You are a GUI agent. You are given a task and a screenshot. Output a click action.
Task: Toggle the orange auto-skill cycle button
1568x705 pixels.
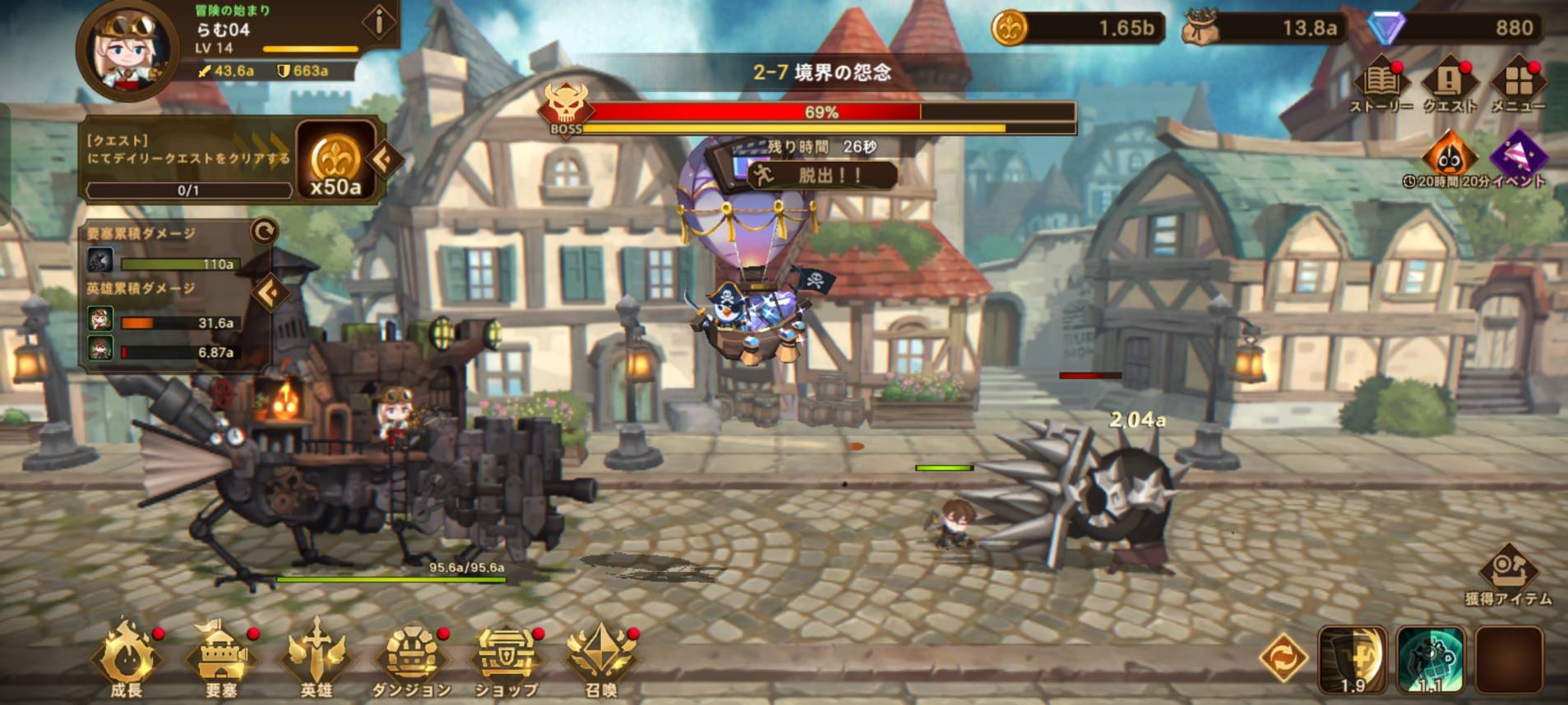1283,658
